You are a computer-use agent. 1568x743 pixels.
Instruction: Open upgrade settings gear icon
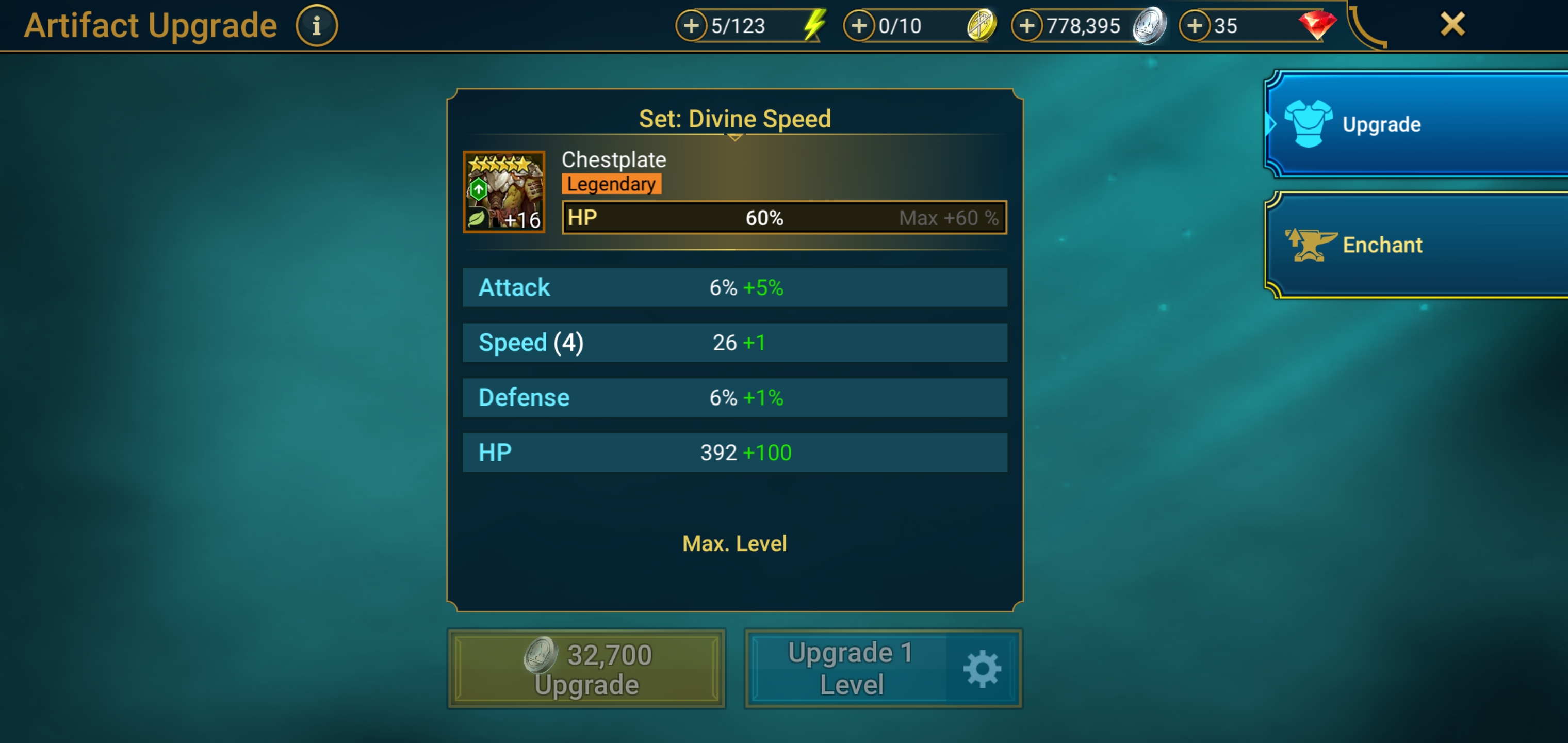(x=982, y=669)
